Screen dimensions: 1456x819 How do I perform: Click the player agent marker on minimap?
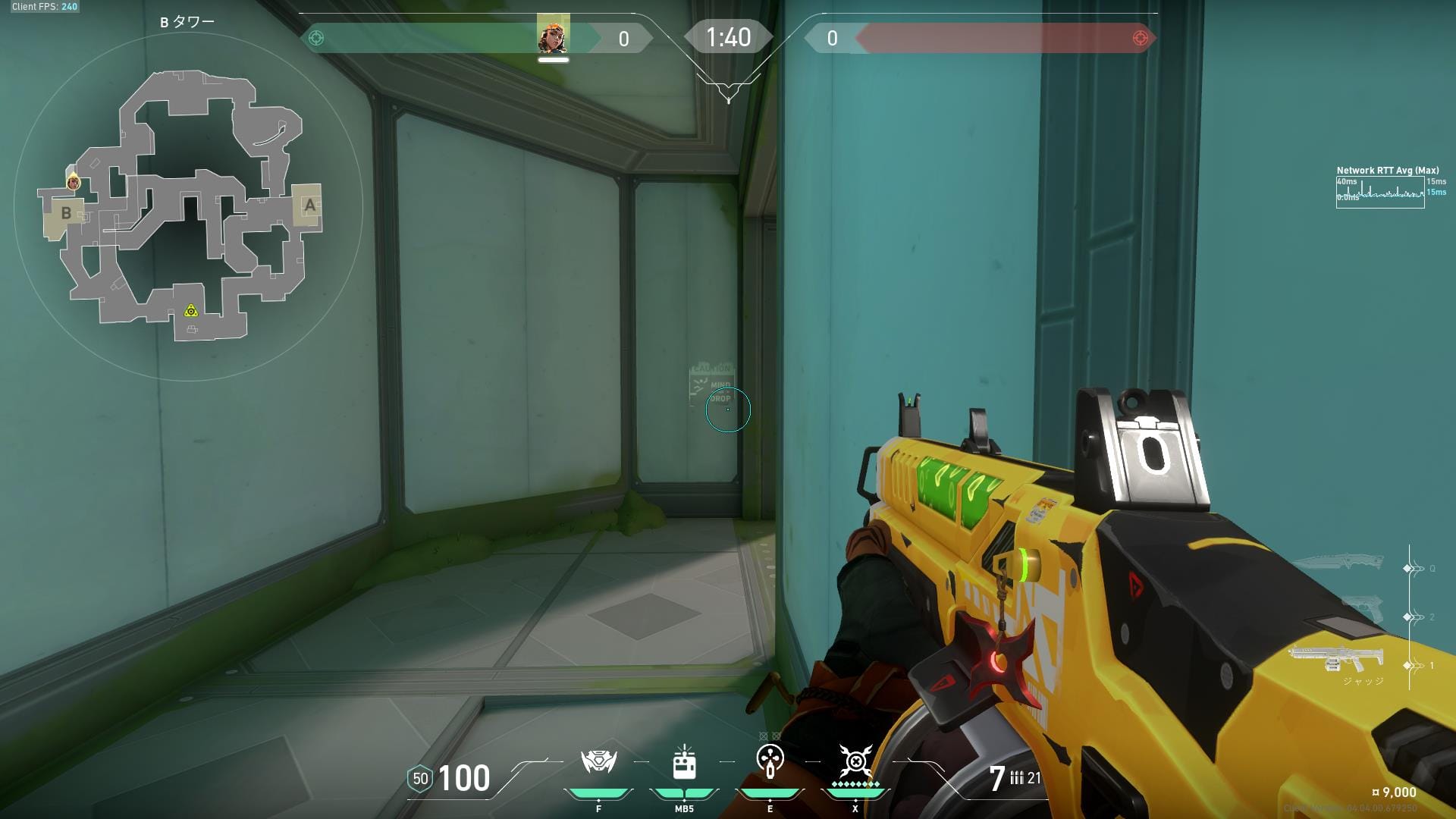click(74, 182)
